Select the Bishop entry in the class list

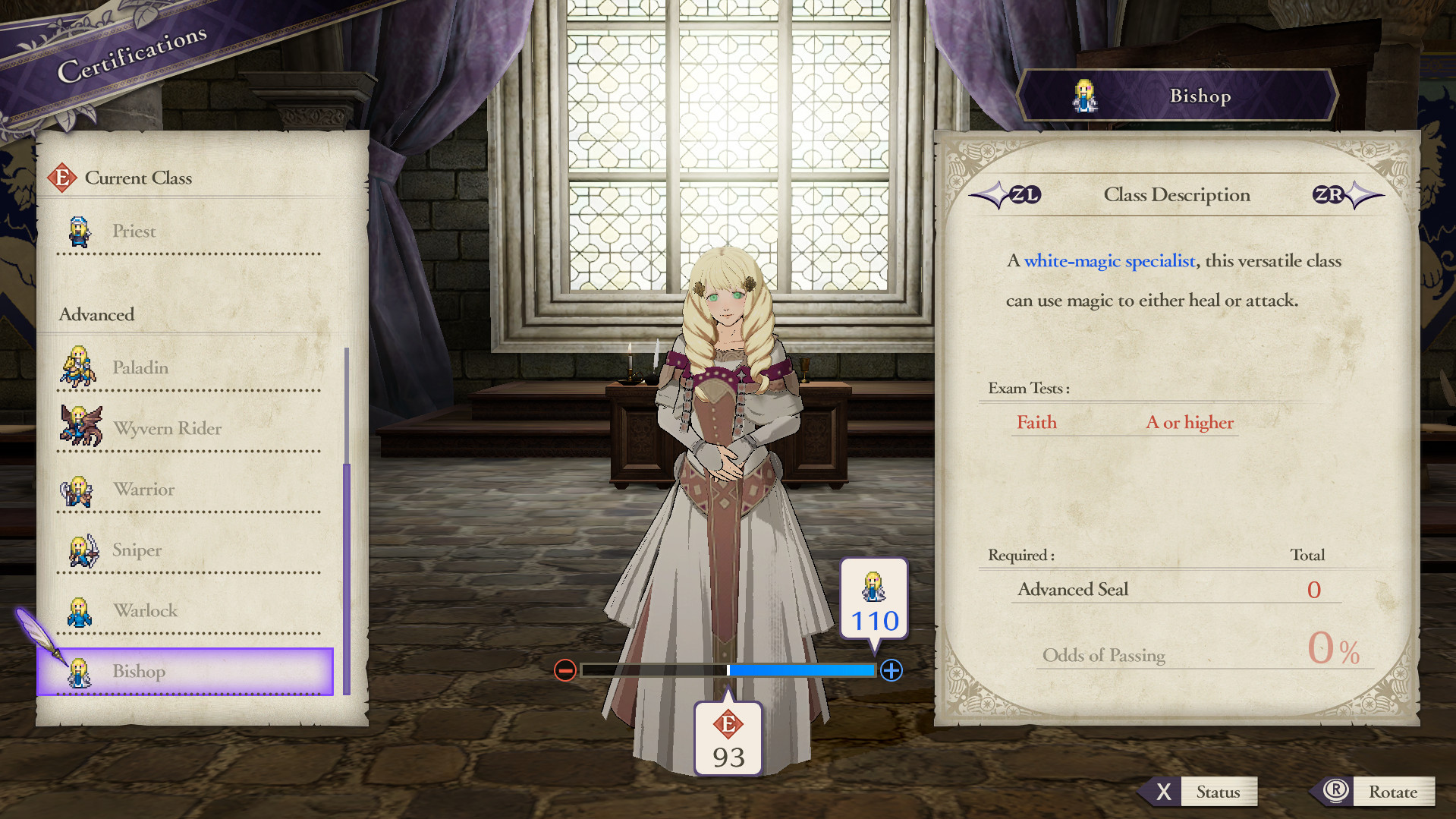pyautogui.click(x=185, y=671)
